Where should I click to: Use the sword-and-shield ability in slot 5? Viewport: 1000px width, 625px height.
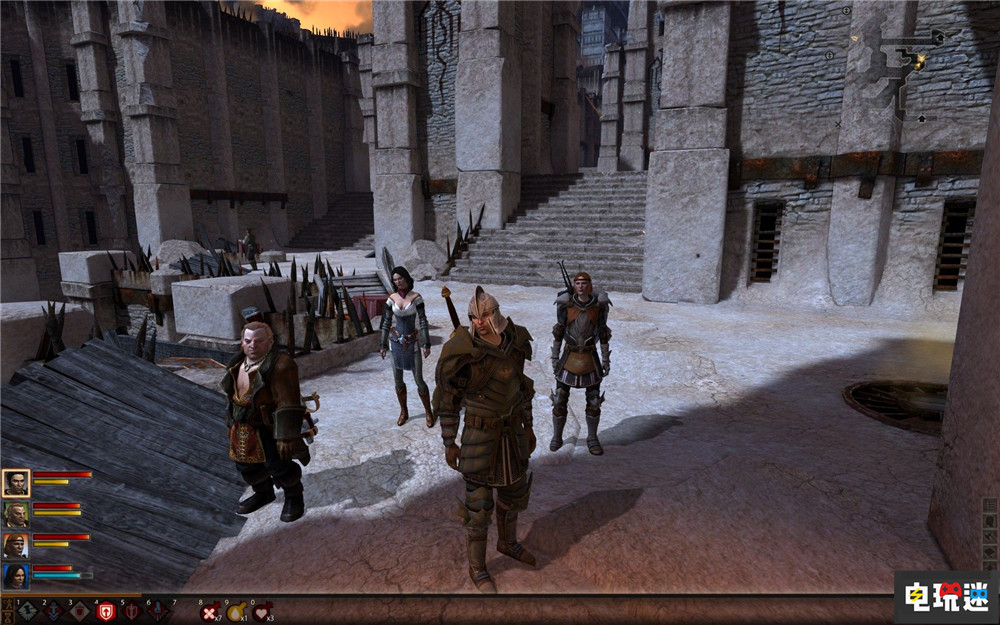131,611
